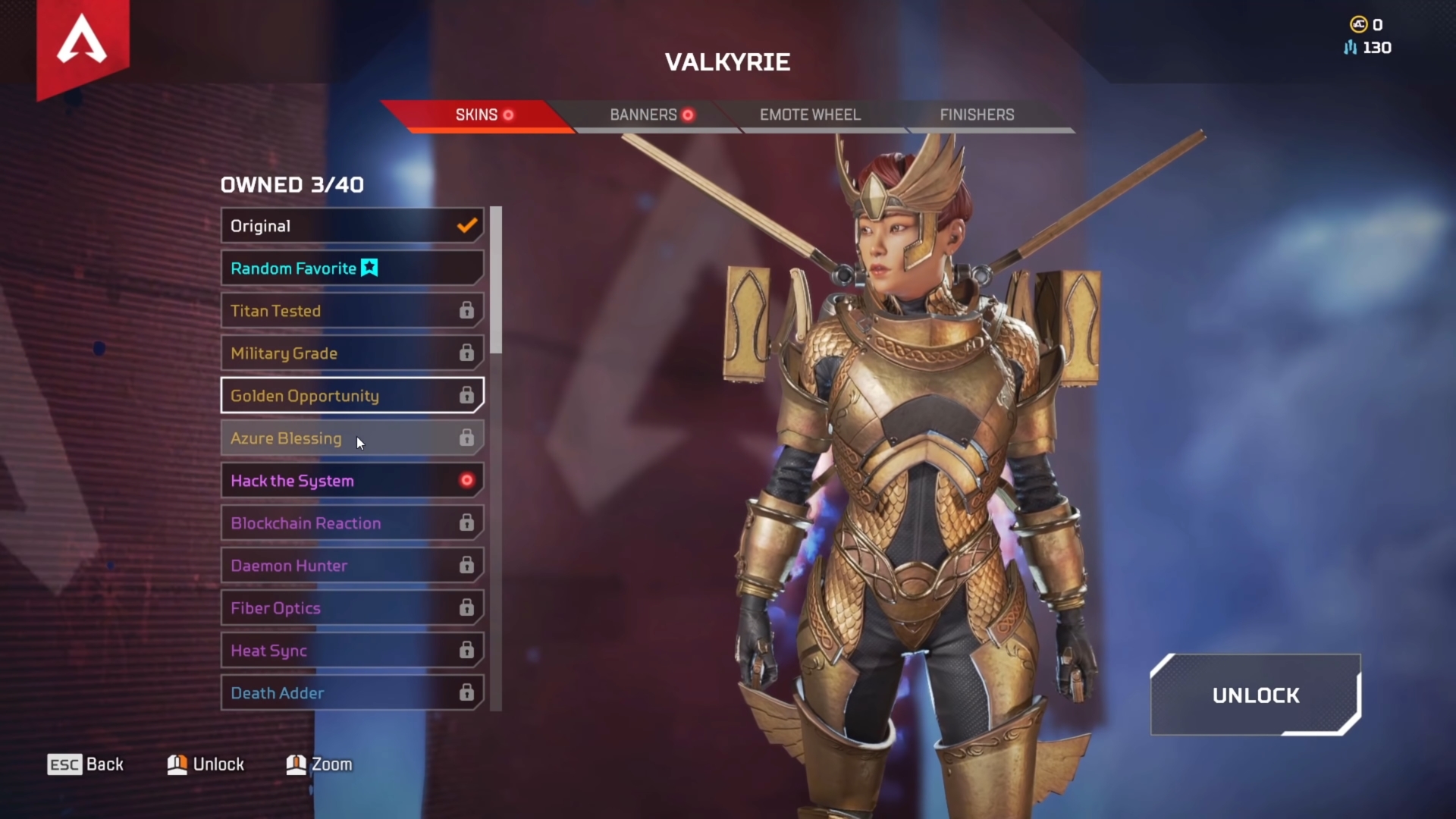1456x819 pixels.
Task: Preview the Titan Tested skin
Action: pyautogui.click(x=352, y=311)
